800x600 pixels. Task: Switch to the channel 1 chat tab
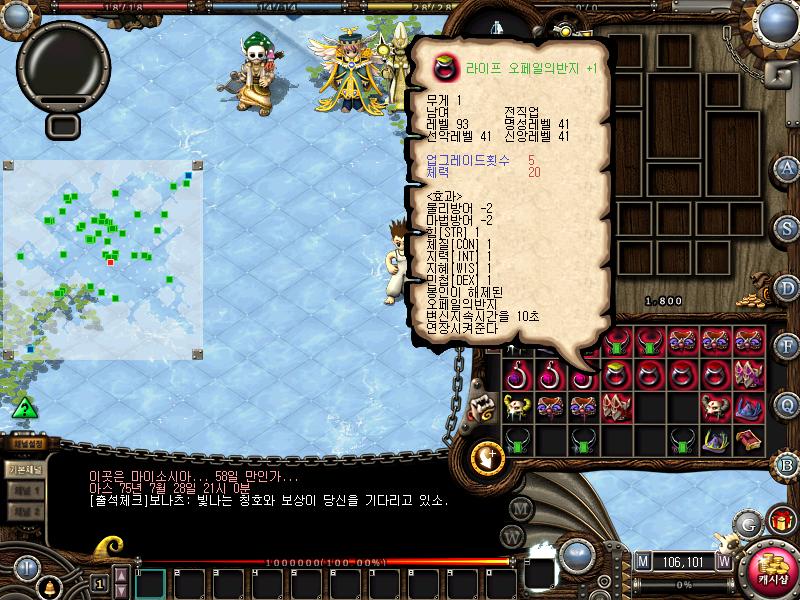click(x=24, y=490)
